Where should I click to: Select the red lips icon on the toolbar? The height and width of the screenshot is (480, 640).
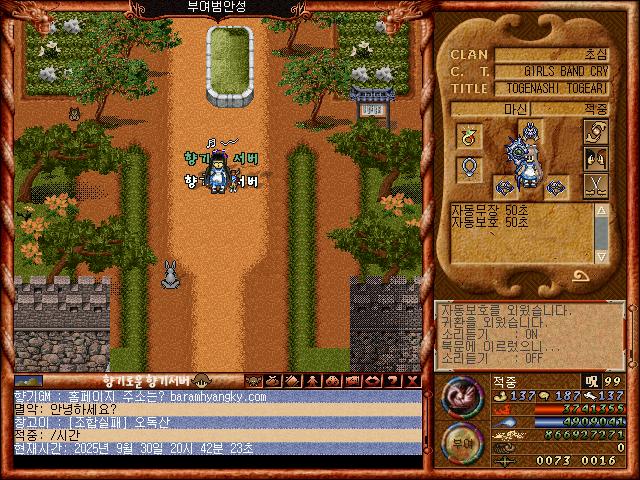tap(374, 381)
